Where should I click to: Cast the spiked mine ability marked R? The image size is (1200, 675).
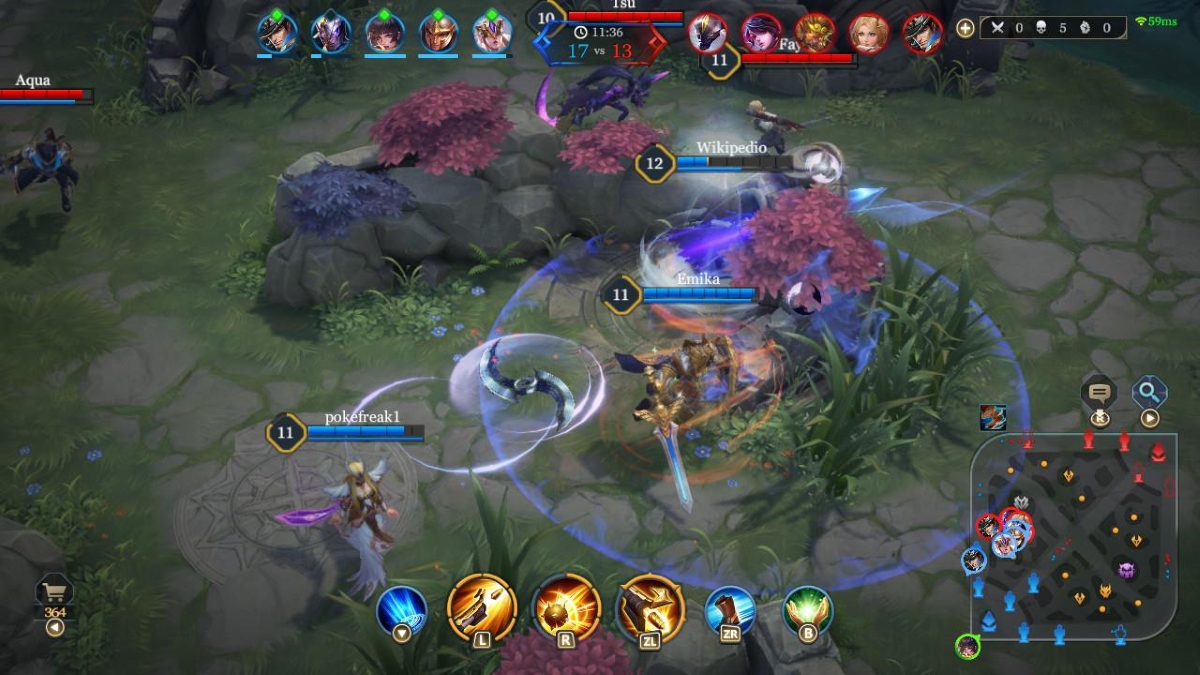(566, 606)
